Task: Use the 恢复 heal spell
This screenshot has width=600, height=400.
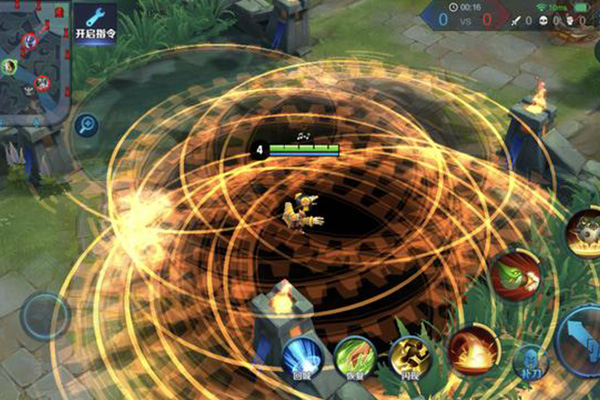Action: pos(355,358)
